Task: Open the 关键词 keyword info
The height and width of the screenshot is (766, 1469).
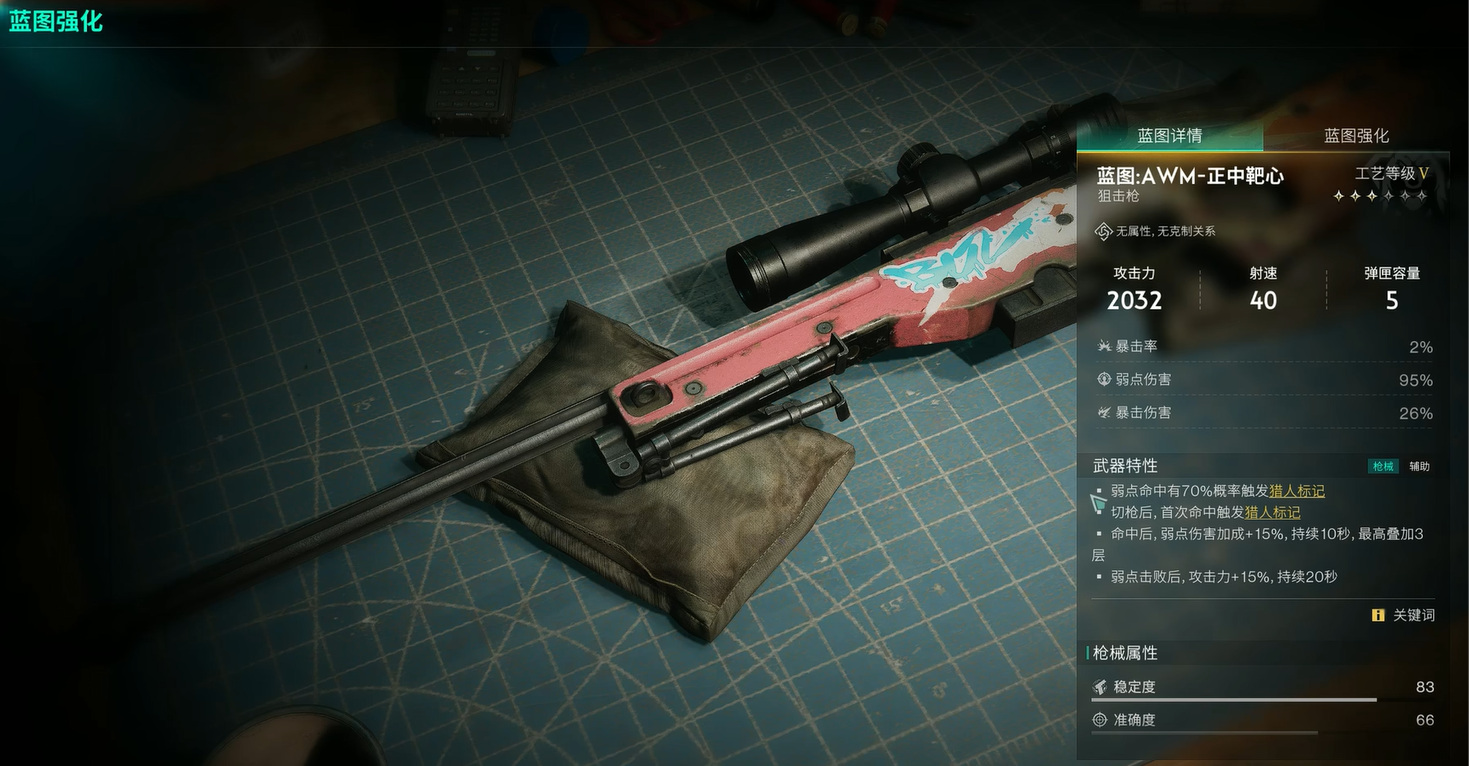Action: pyautogui.click(x=1404, y=615)
